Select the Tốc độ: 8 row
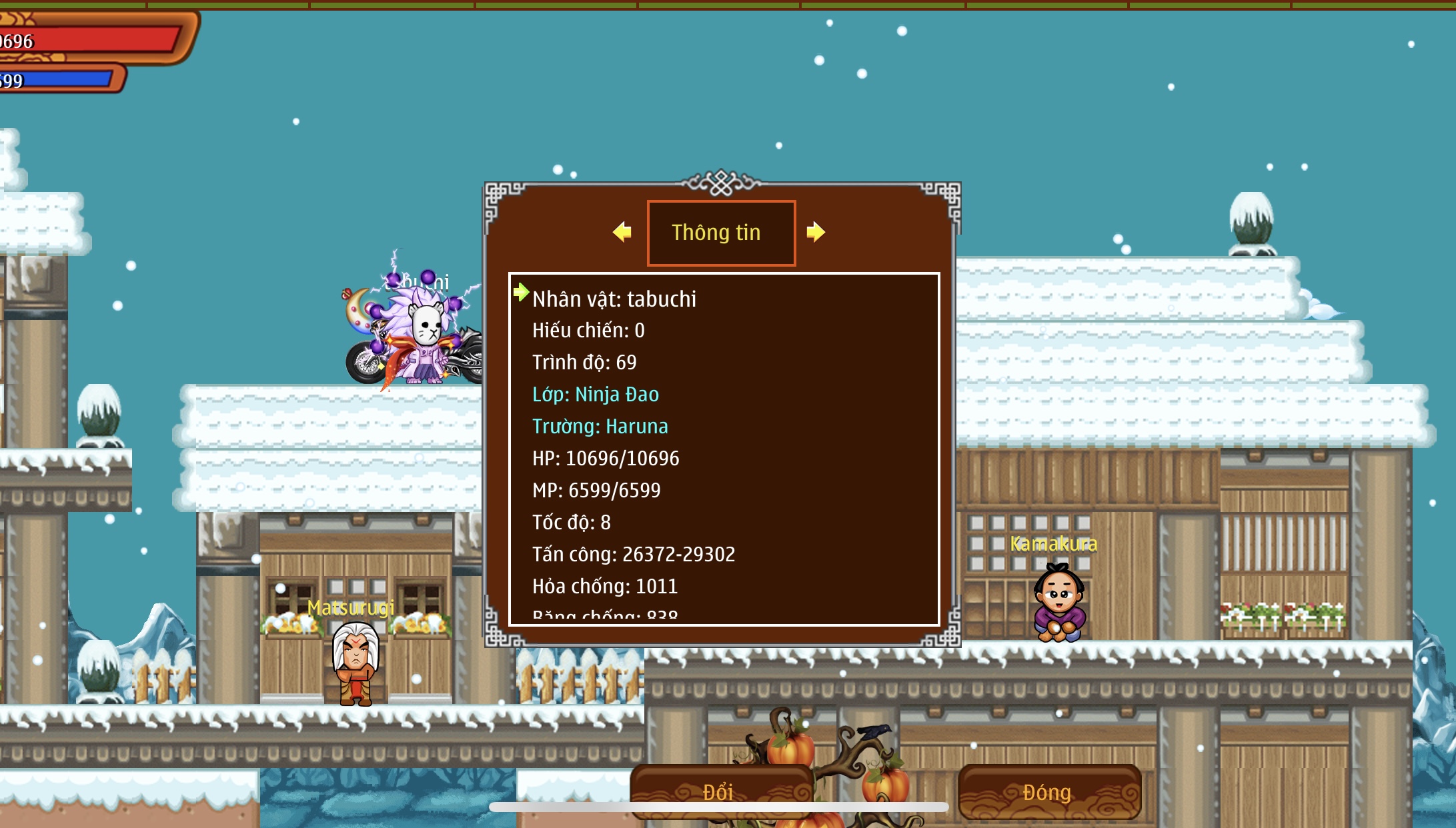Viewport: 1456px width, 828px height. coord(571,523)
